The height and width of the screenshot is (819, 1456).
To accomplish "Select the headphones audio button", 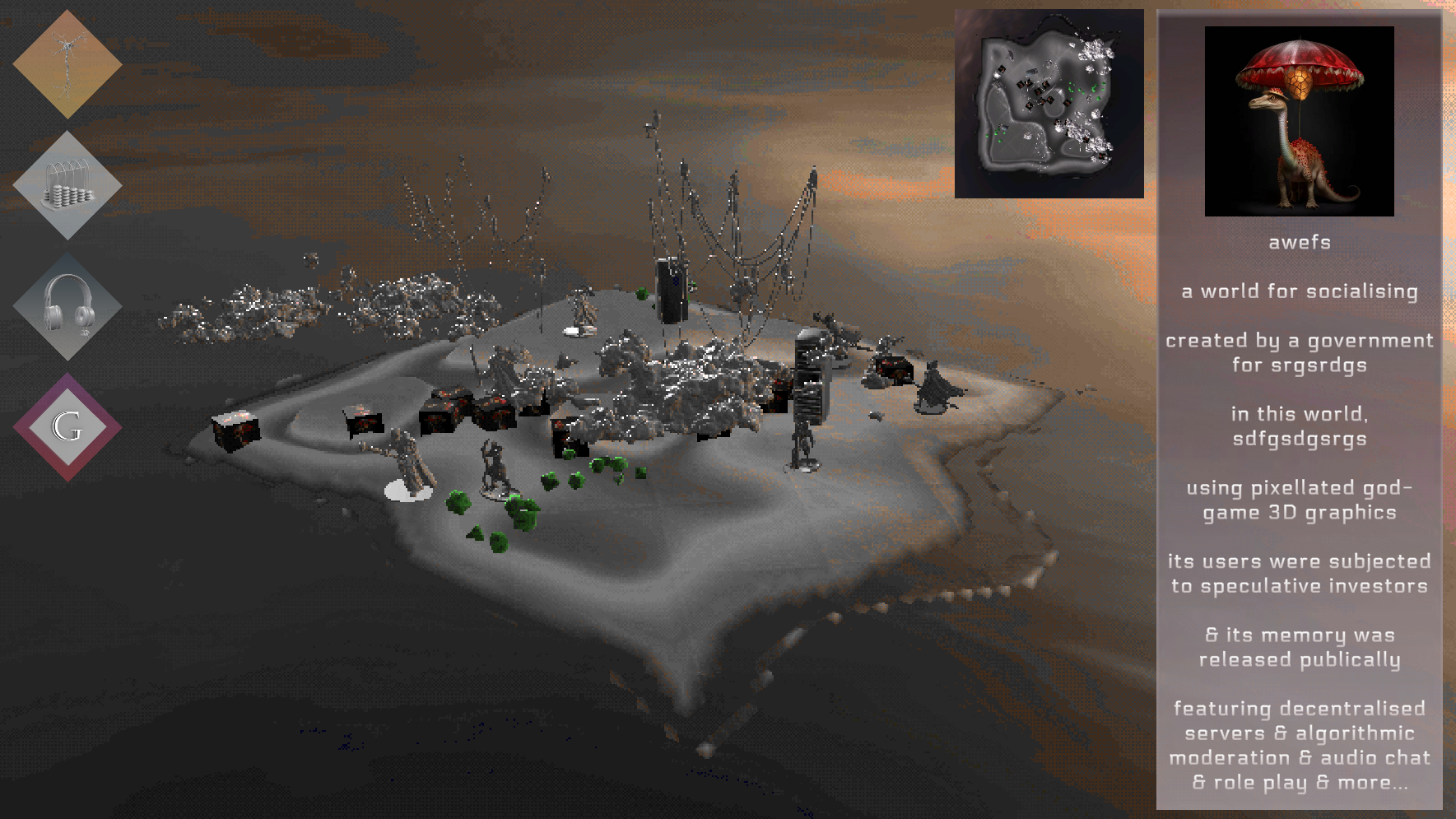I will (x=67, y=306).
